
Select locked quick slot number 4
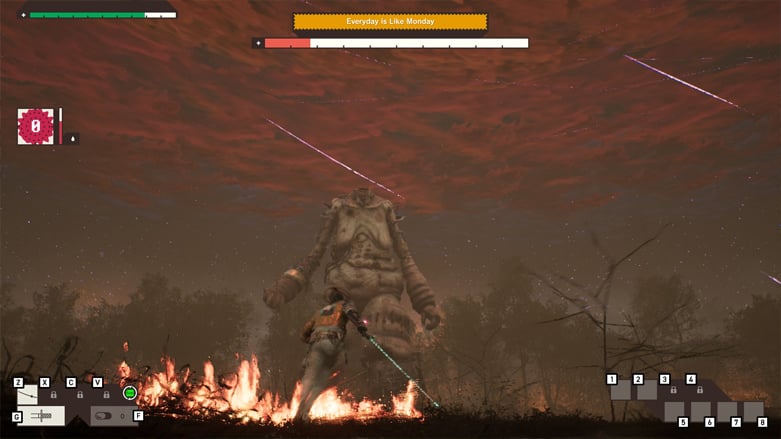[700, 390]
